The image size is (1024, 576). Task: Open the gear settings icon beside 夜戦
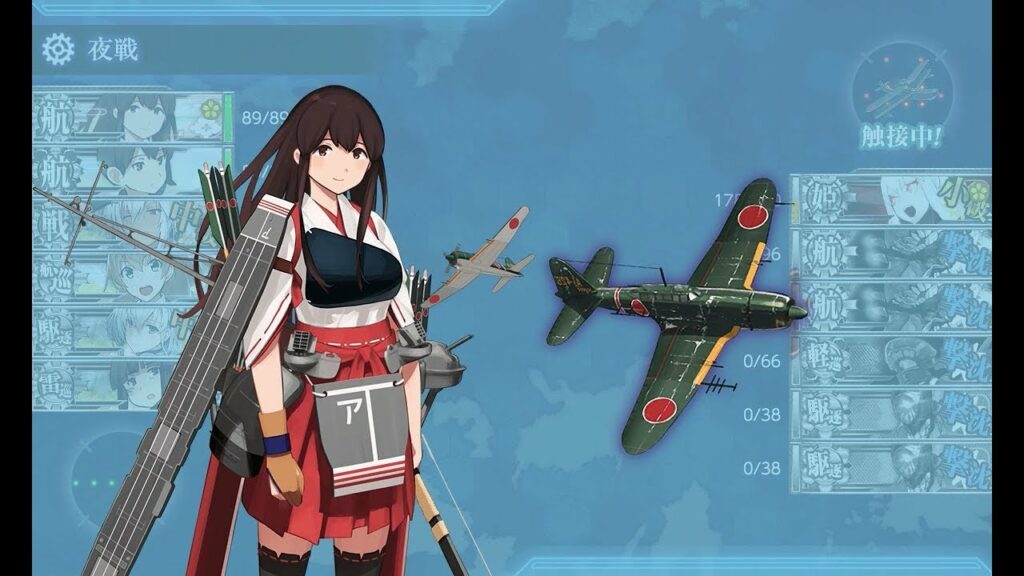coord(59,49)
